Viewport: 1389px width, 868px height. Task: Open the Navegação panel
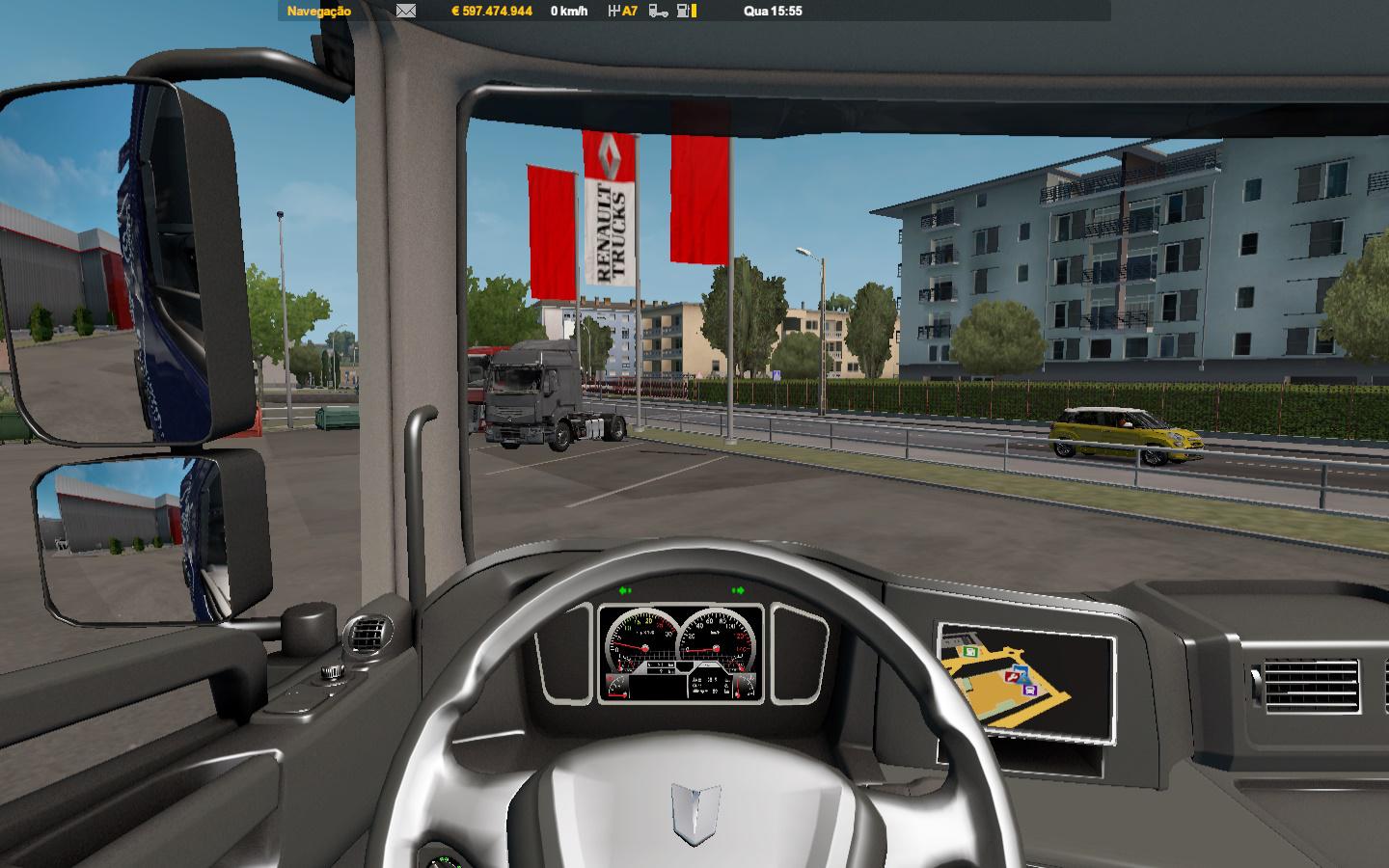tap(319, 12)
